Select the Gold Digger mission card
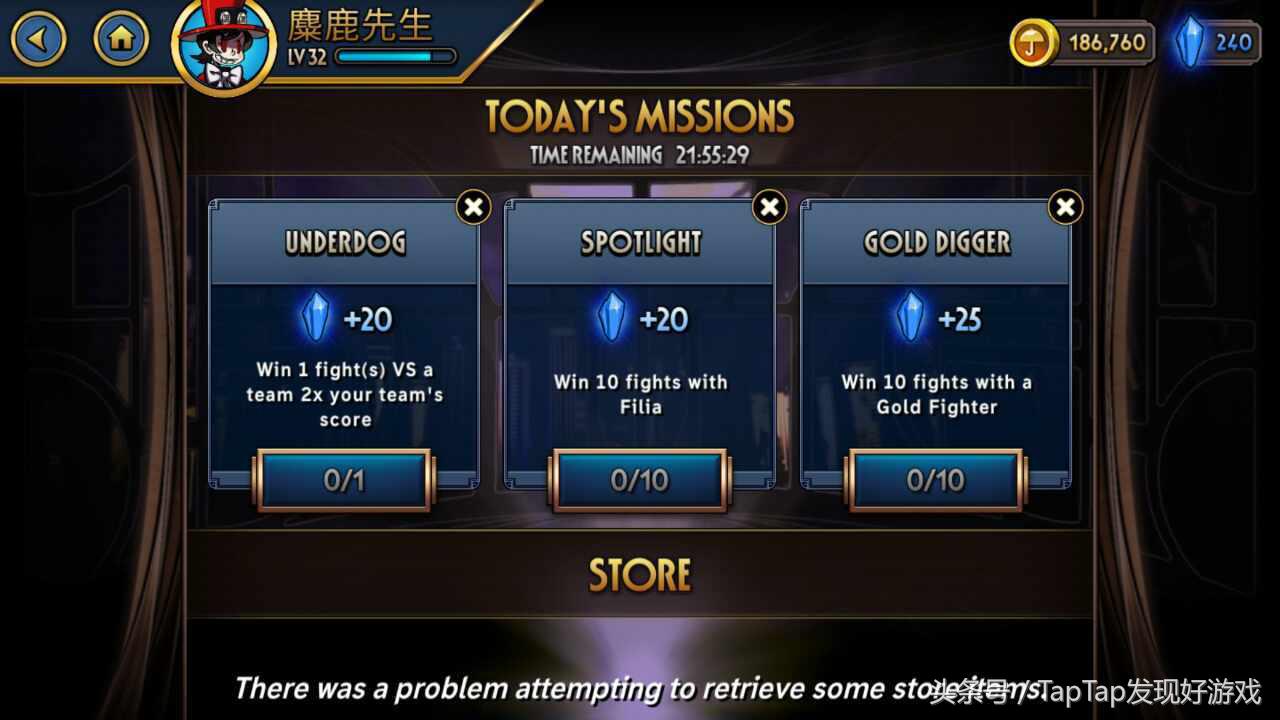 (936, 340)
